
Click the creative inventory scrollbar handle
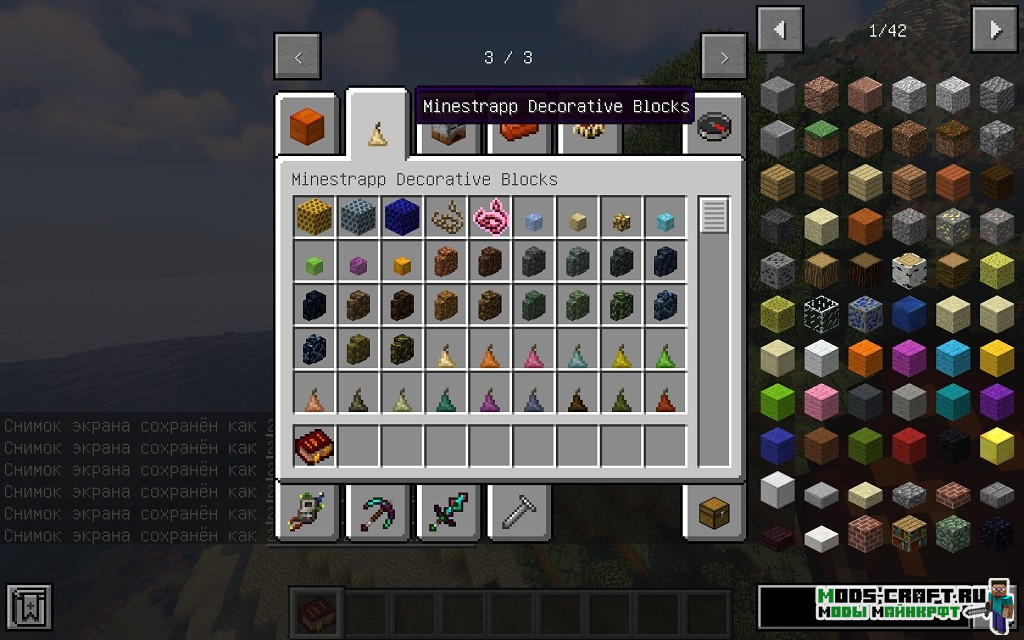(714, 216)
